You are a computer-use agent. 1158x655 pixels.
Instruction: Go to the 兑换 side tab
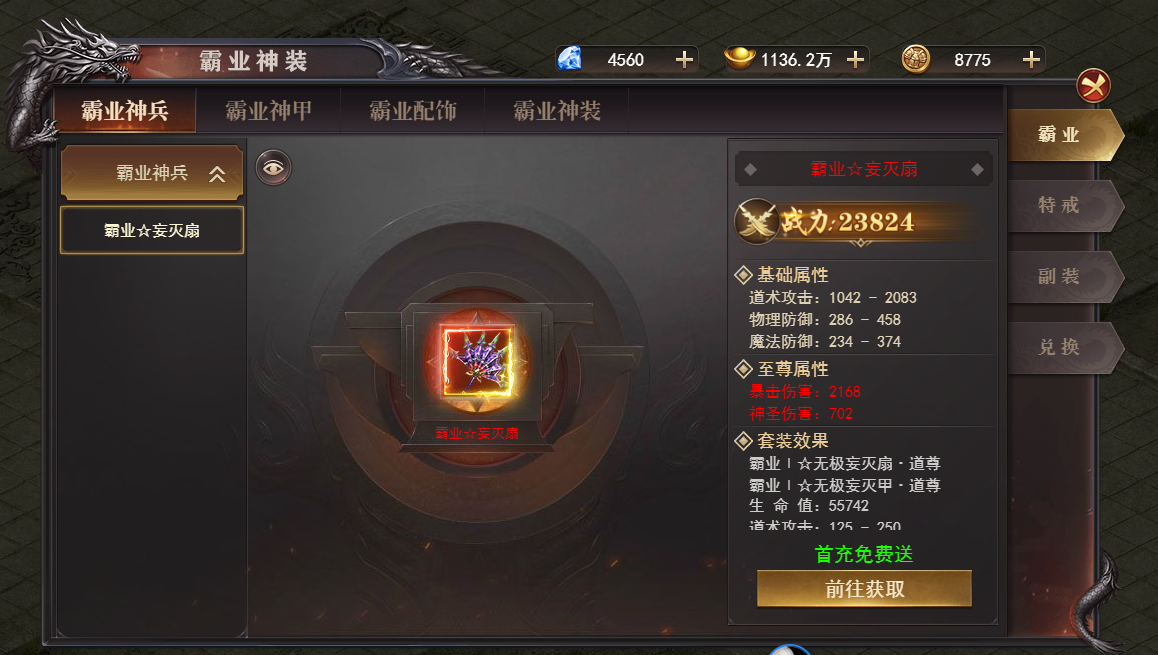1060,348
